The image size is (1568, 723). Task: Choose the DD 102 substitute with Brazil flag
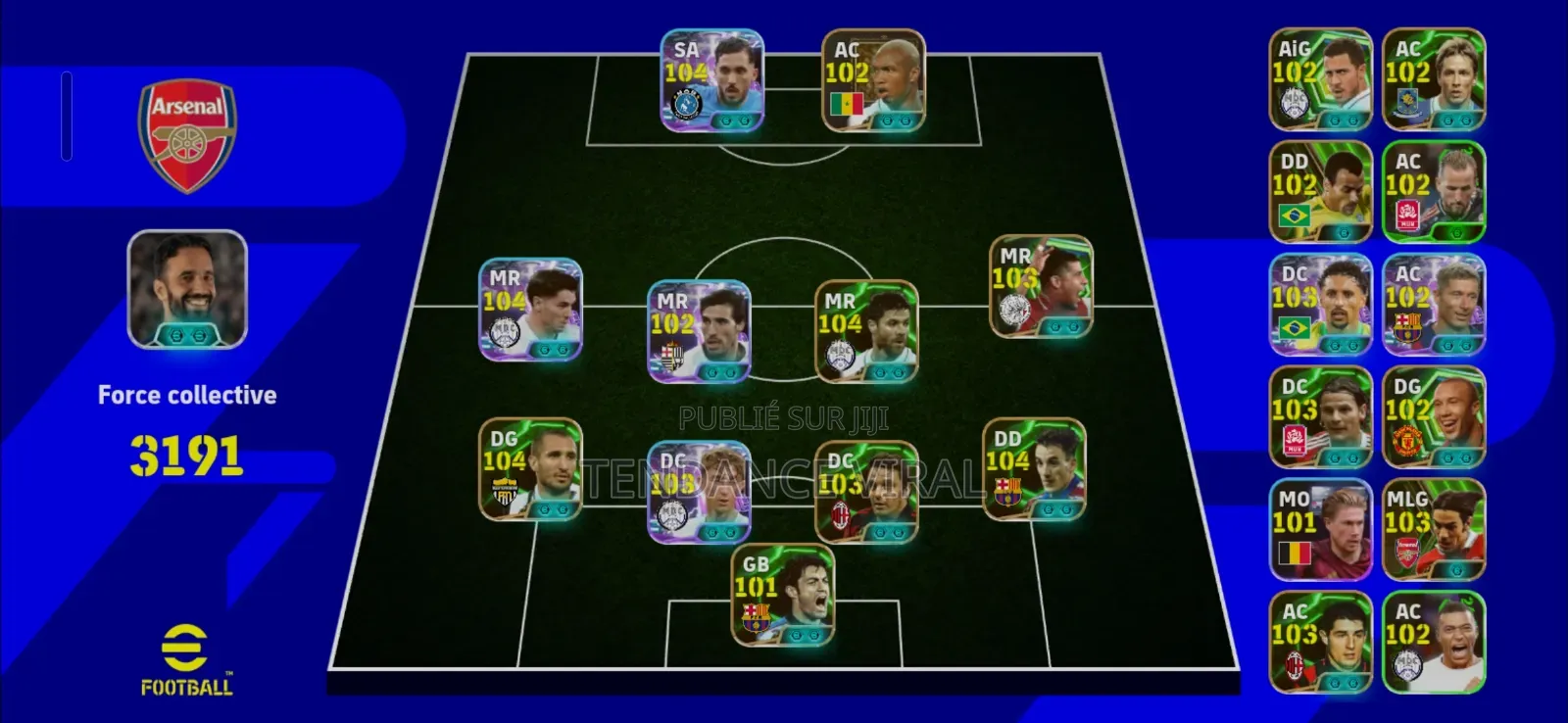pos(1320,192)
